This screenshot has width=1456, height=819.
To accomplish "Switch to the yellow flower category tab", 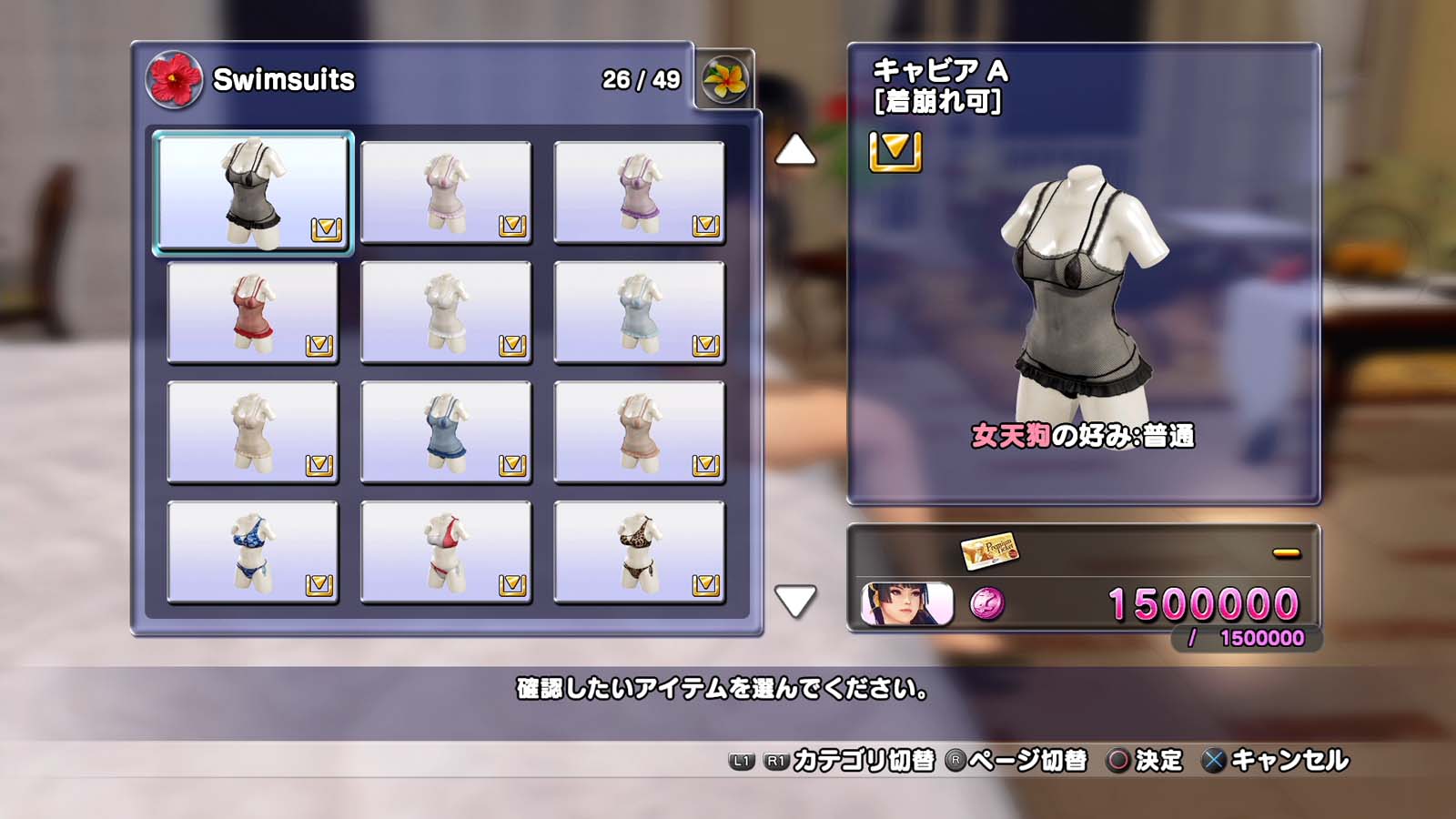I will click(725, 79).
